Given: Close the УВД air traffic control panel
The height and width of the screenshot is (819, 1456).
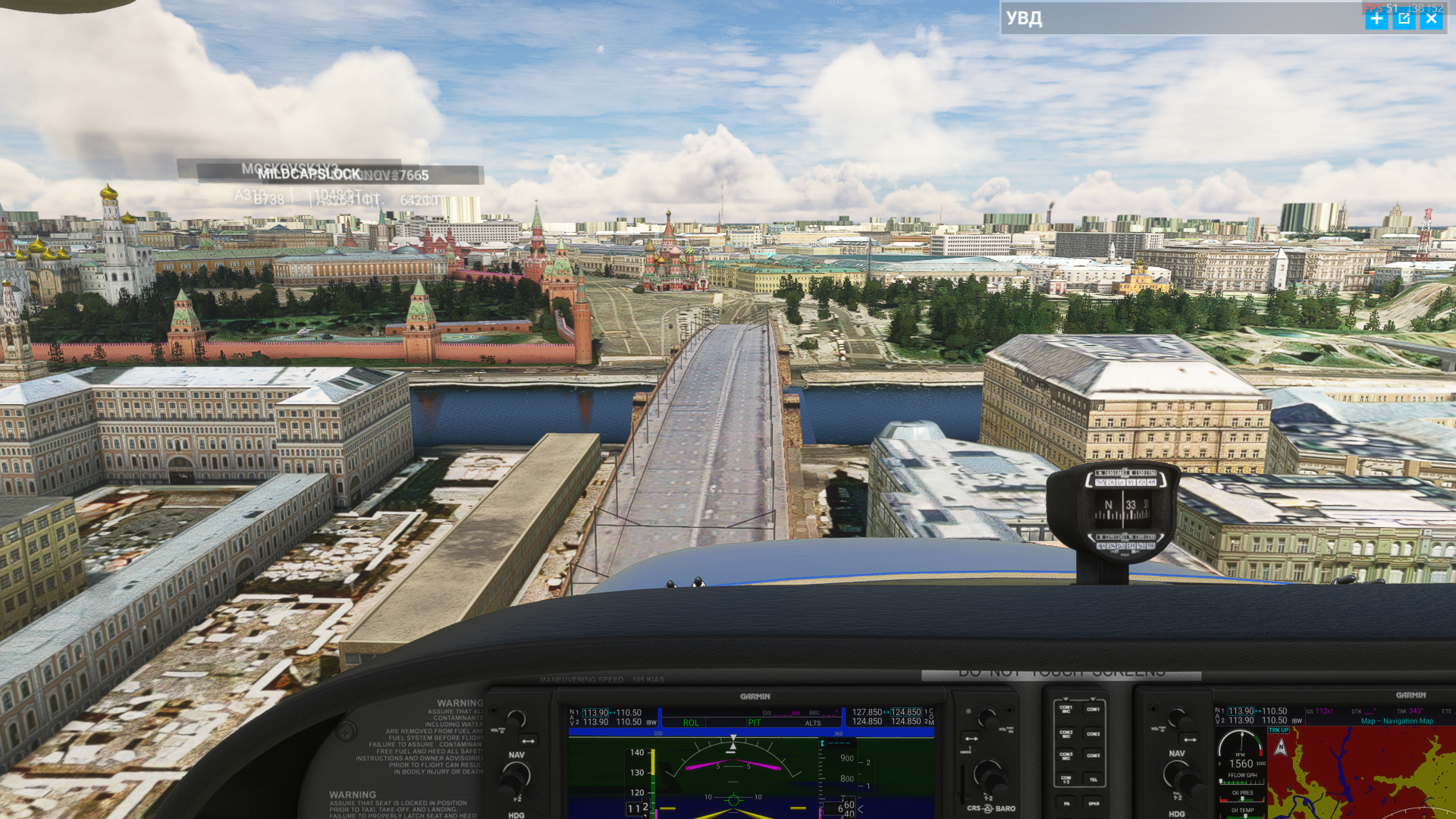Looking at the screenshot, I should click(1431, 19).
